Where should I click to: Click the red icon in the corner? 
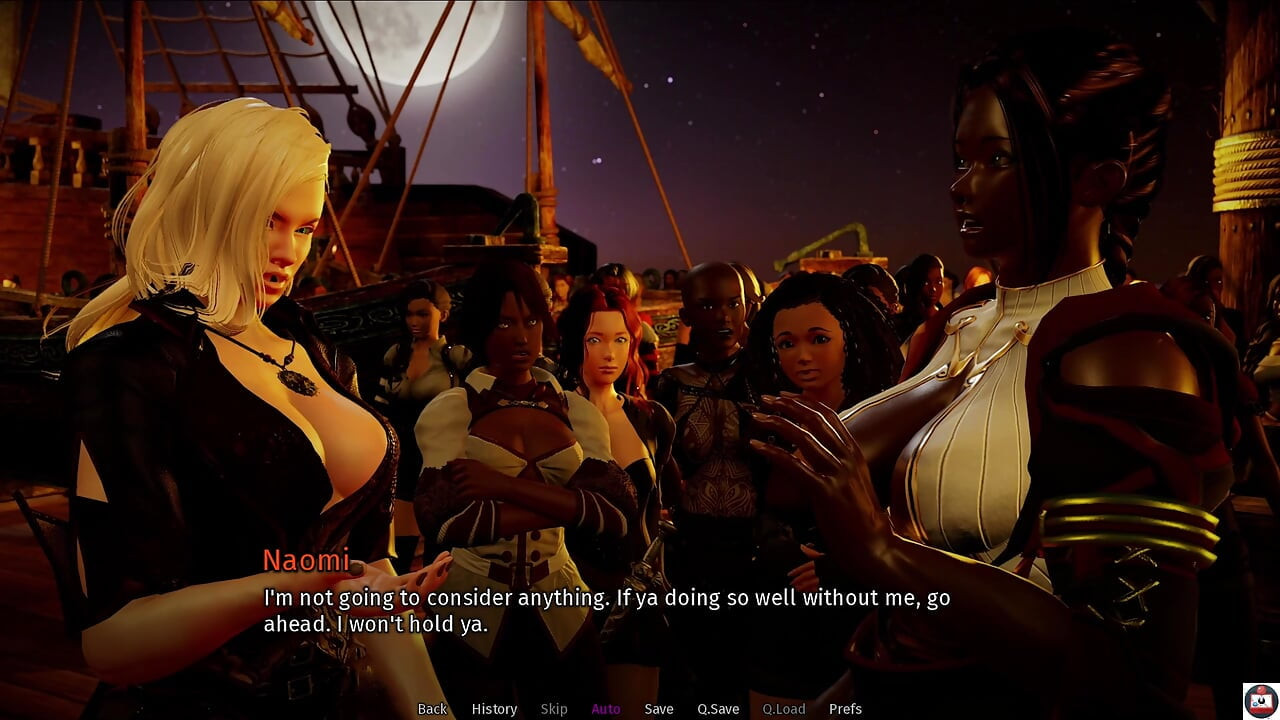[x=1260, y=701]
